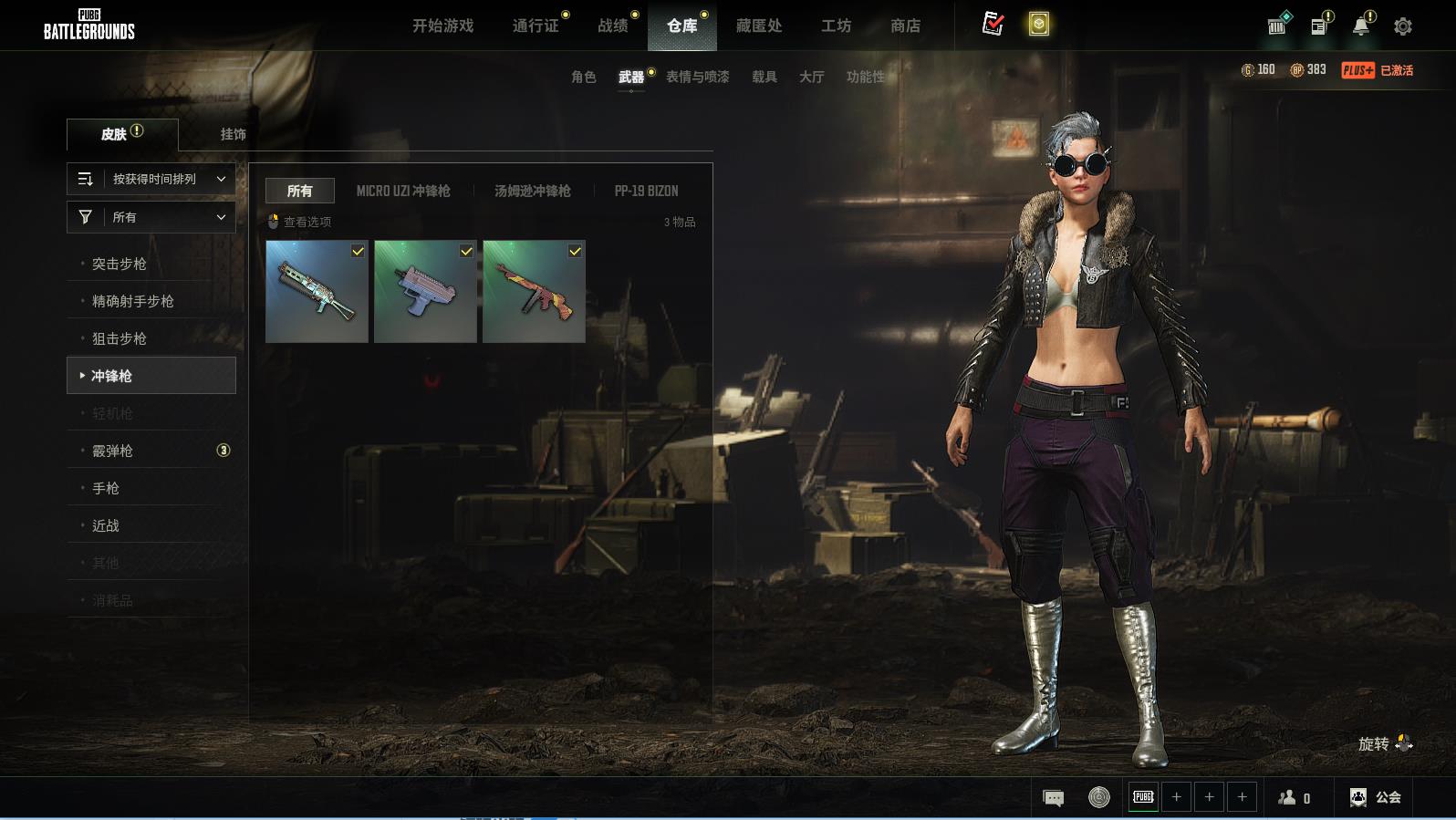Select the orange Thompson skin thumbnail

(x=534, y=292)
